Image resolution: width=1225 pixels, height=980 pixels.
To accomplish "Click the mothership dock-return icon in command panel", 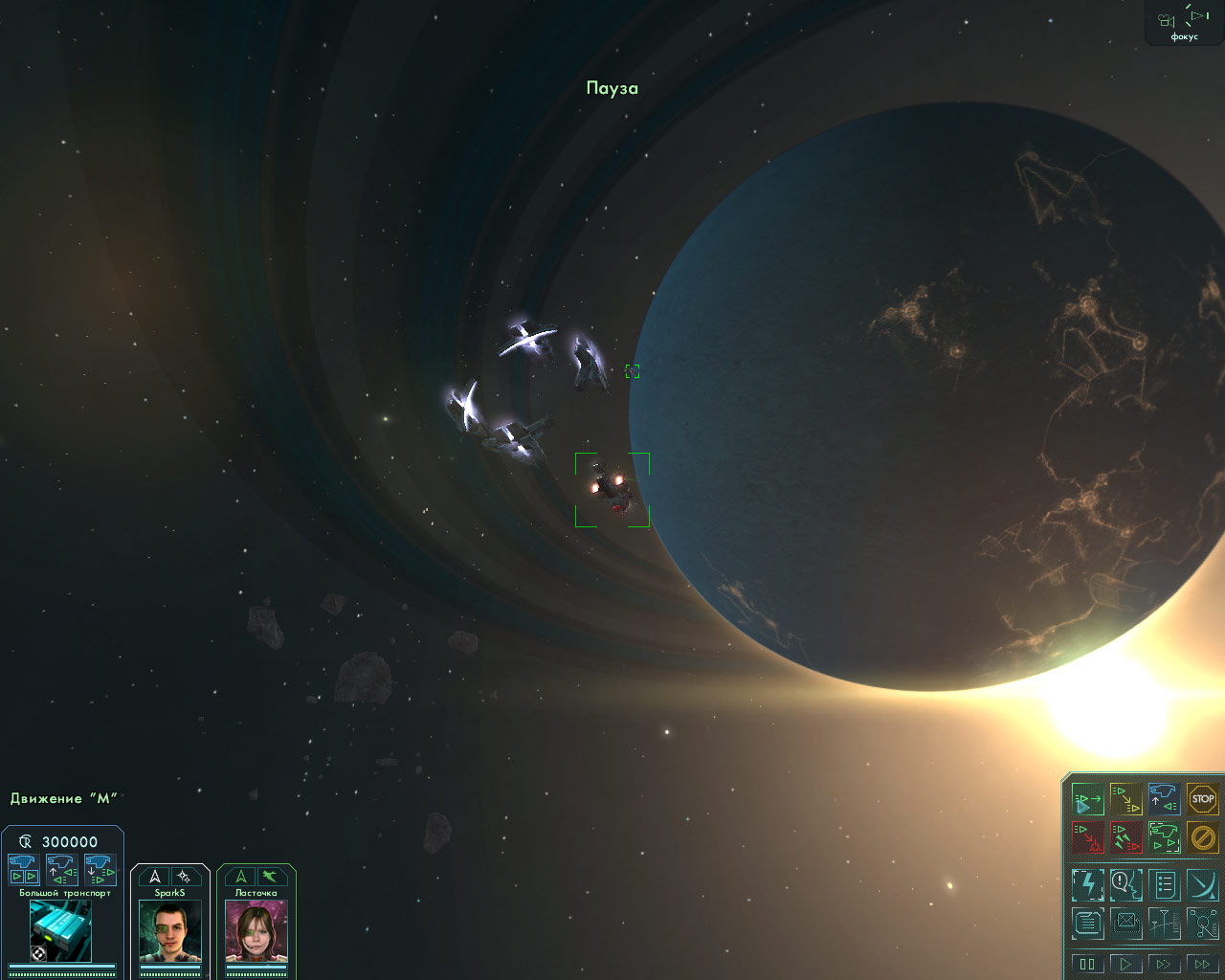I will [1164, 798].
